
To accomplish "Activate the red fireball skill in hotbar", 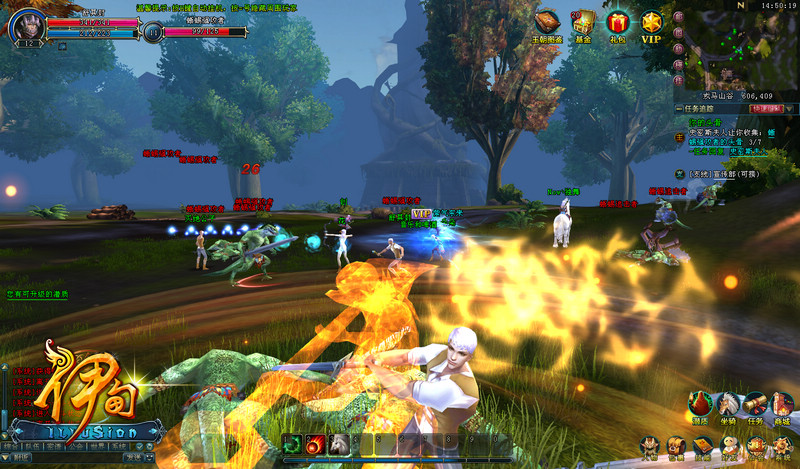I will point(315,445).
